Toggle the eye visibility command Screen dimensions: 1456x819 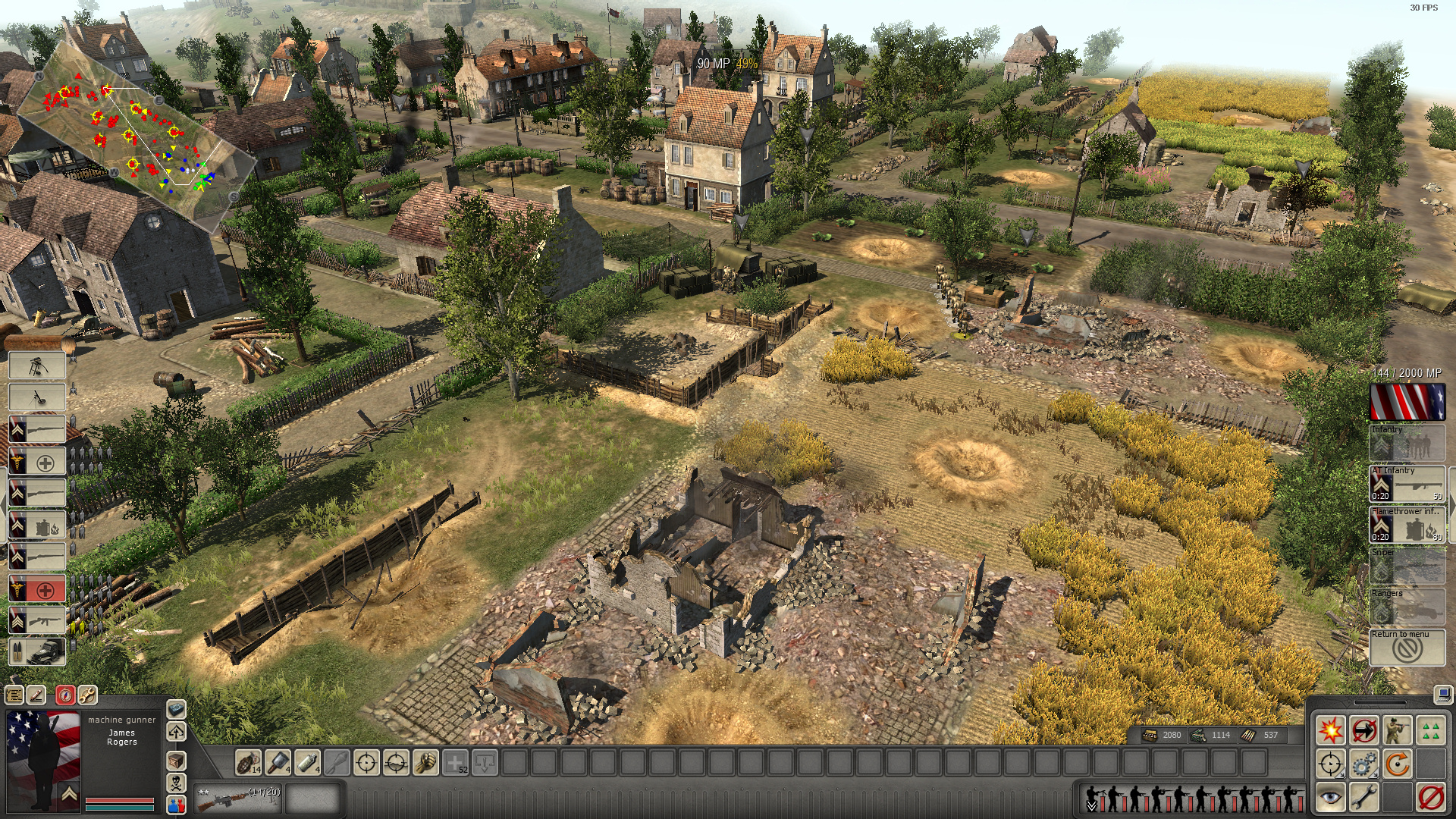1330,797
